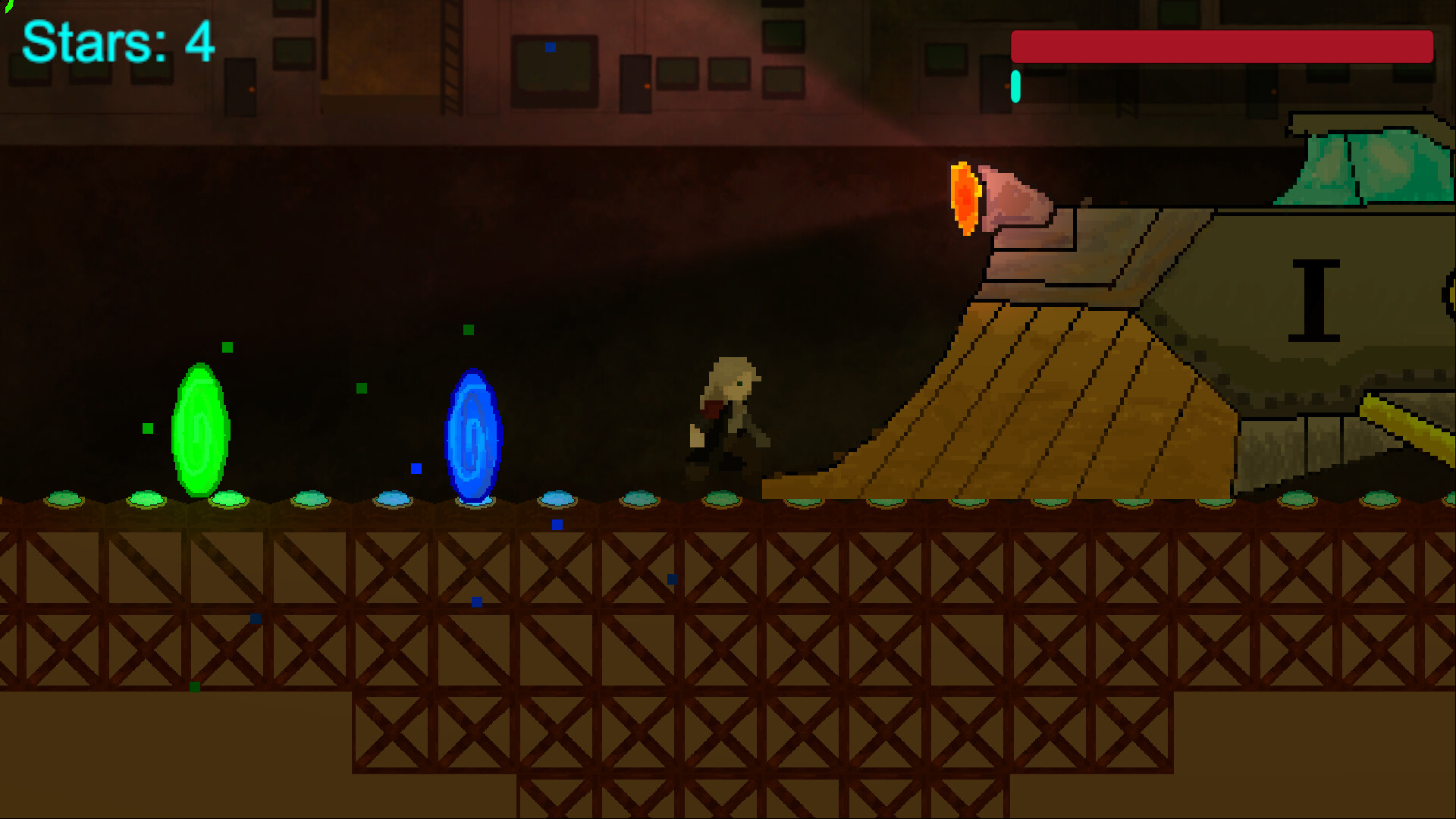Click the blue glowing ground light near blue portal
This screenshot has width=1456, height=819.
(x=475, y=500)
